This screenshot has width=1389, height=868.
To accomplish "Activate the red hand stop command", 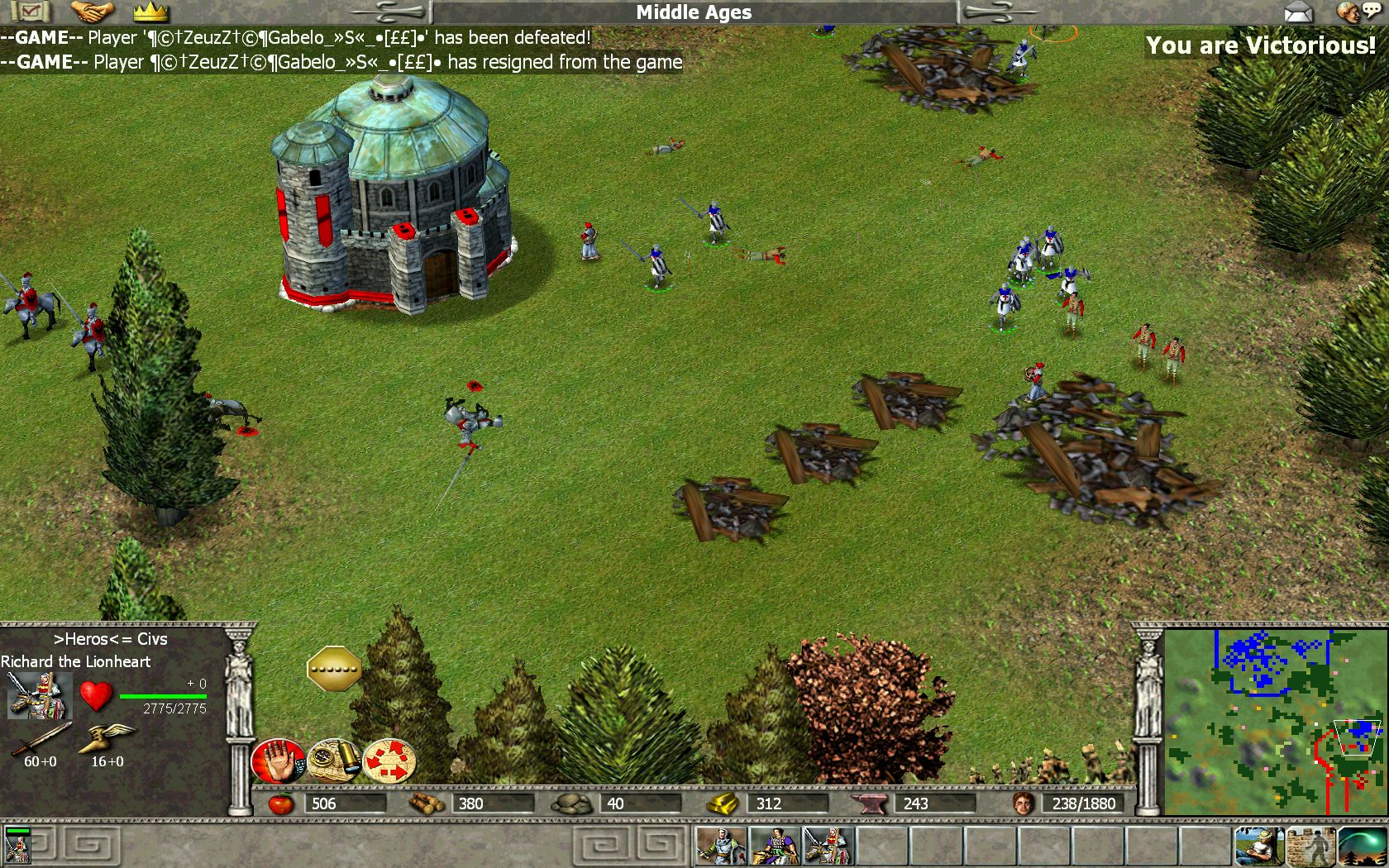I will click(279, 761).
